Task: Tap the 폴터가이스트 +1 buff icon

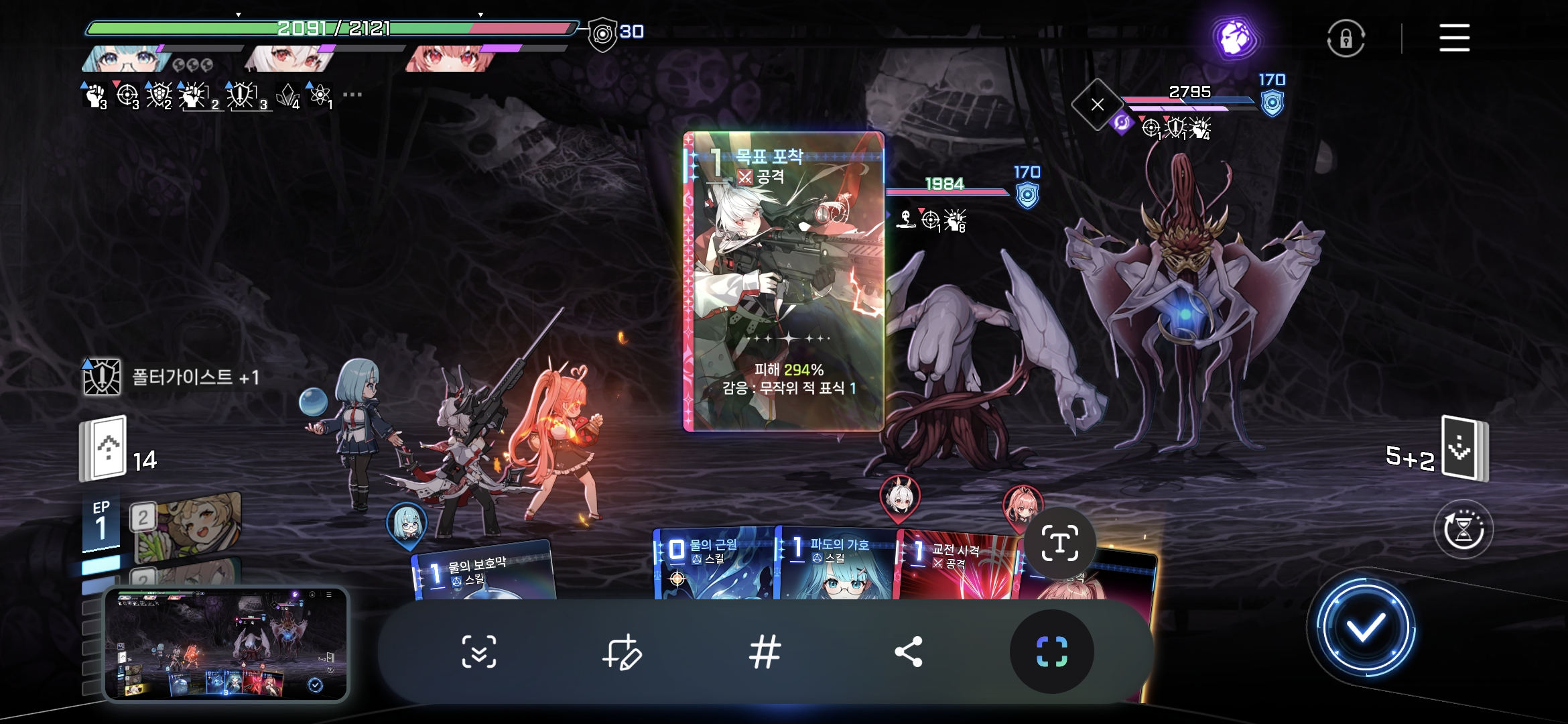Action: click(x=102, y=377)
